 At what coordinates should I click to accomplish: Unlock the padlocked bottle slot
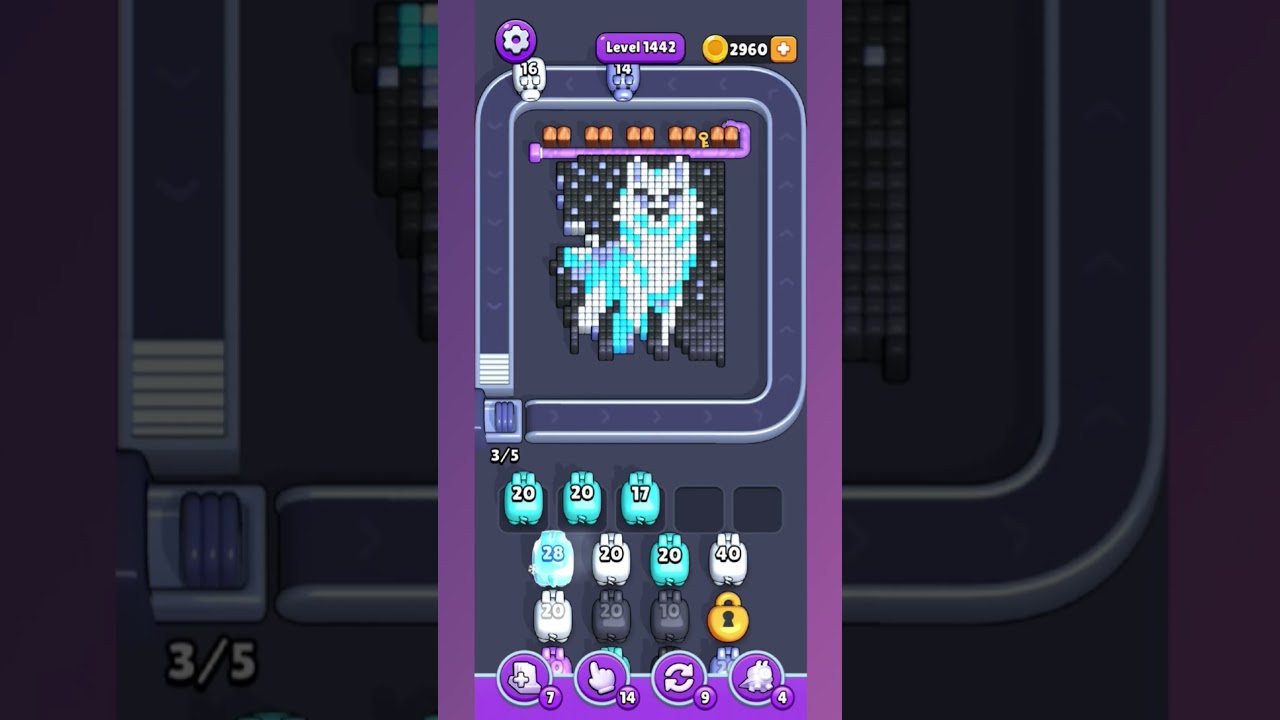point(727,620)
